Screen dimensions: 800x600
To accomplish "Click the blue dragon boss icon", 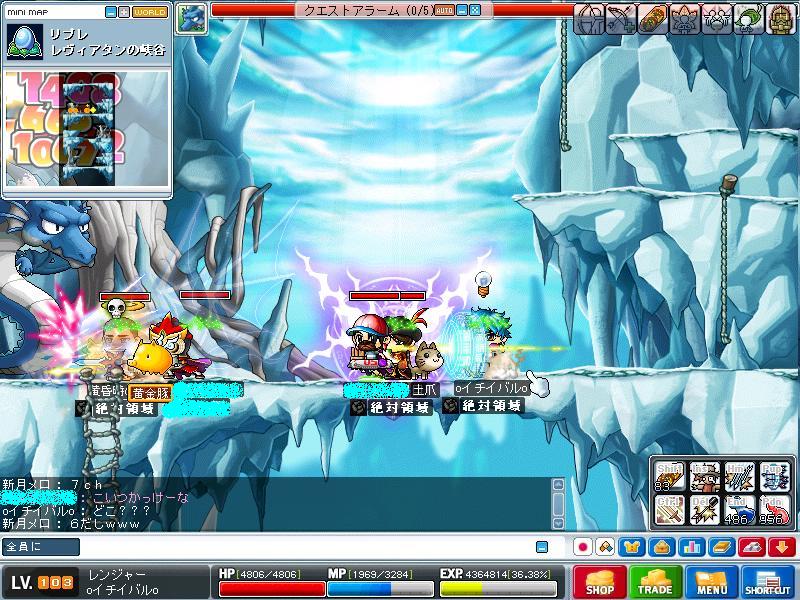I will pyautogui.click(x=192, y=17).
